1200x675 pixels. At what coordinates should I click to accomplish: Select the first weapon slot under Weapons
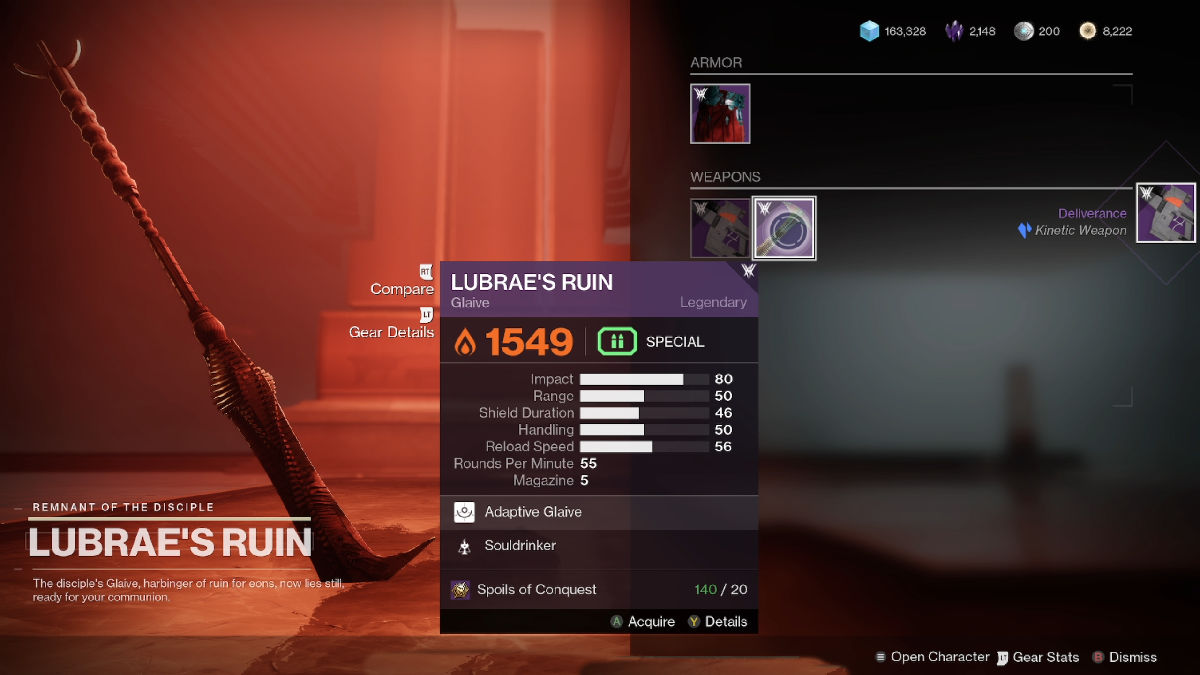point(720,228)
